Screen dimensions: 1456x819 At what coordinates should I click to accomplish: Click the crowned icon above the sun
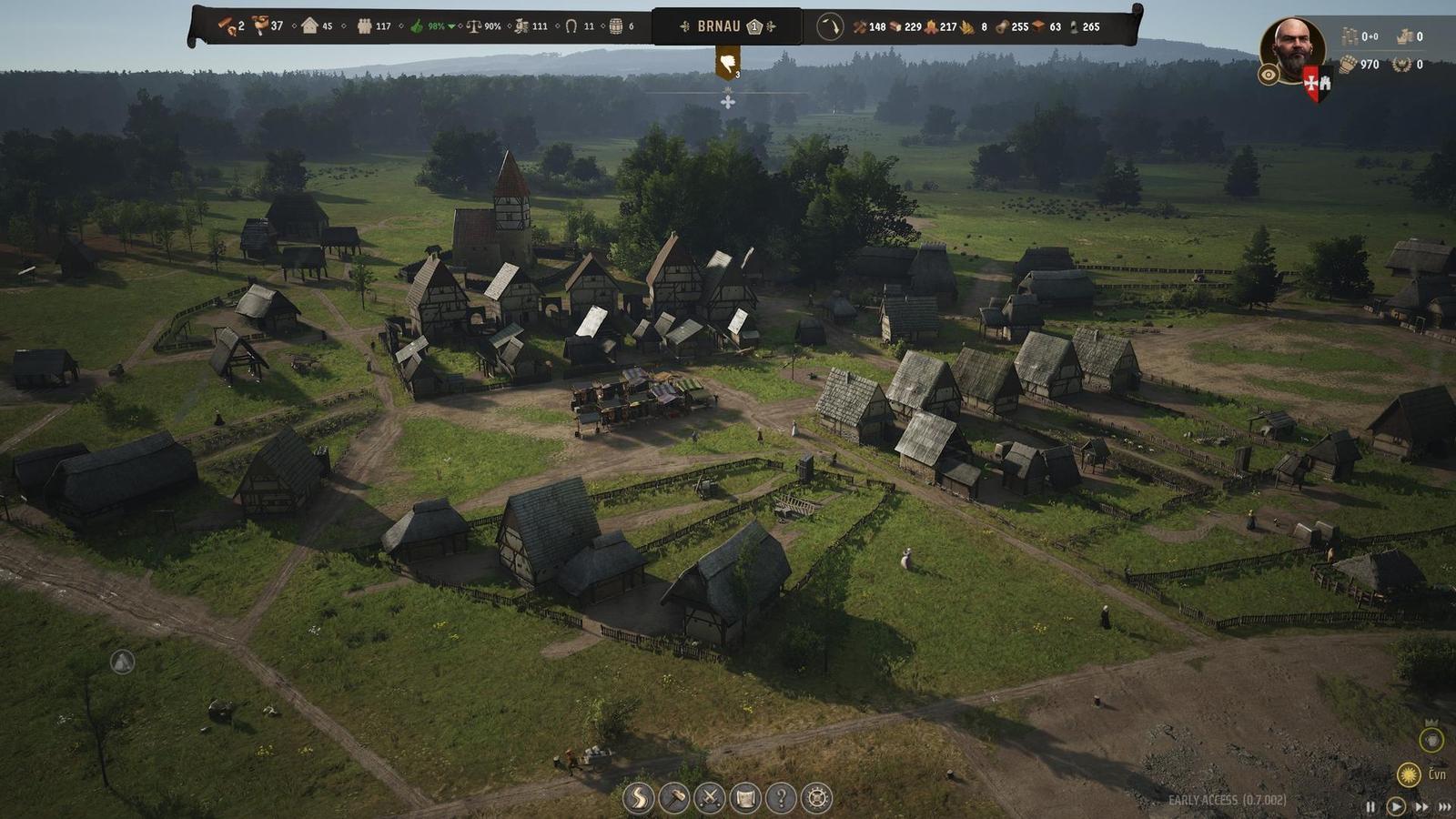click(x=1431, y=738)
